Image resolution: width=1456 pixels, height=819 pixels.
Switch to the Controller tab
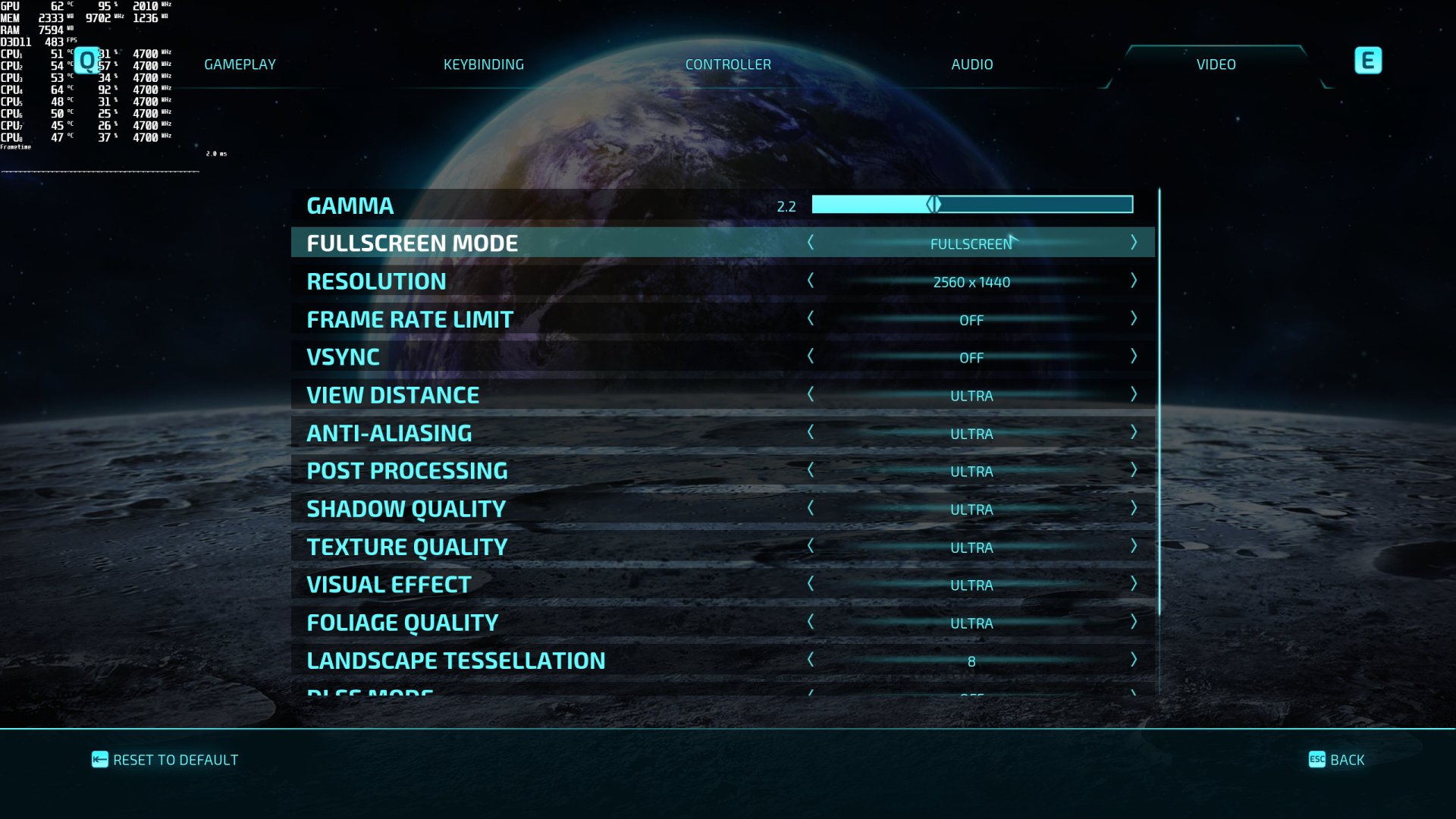[x=728, y=64]
